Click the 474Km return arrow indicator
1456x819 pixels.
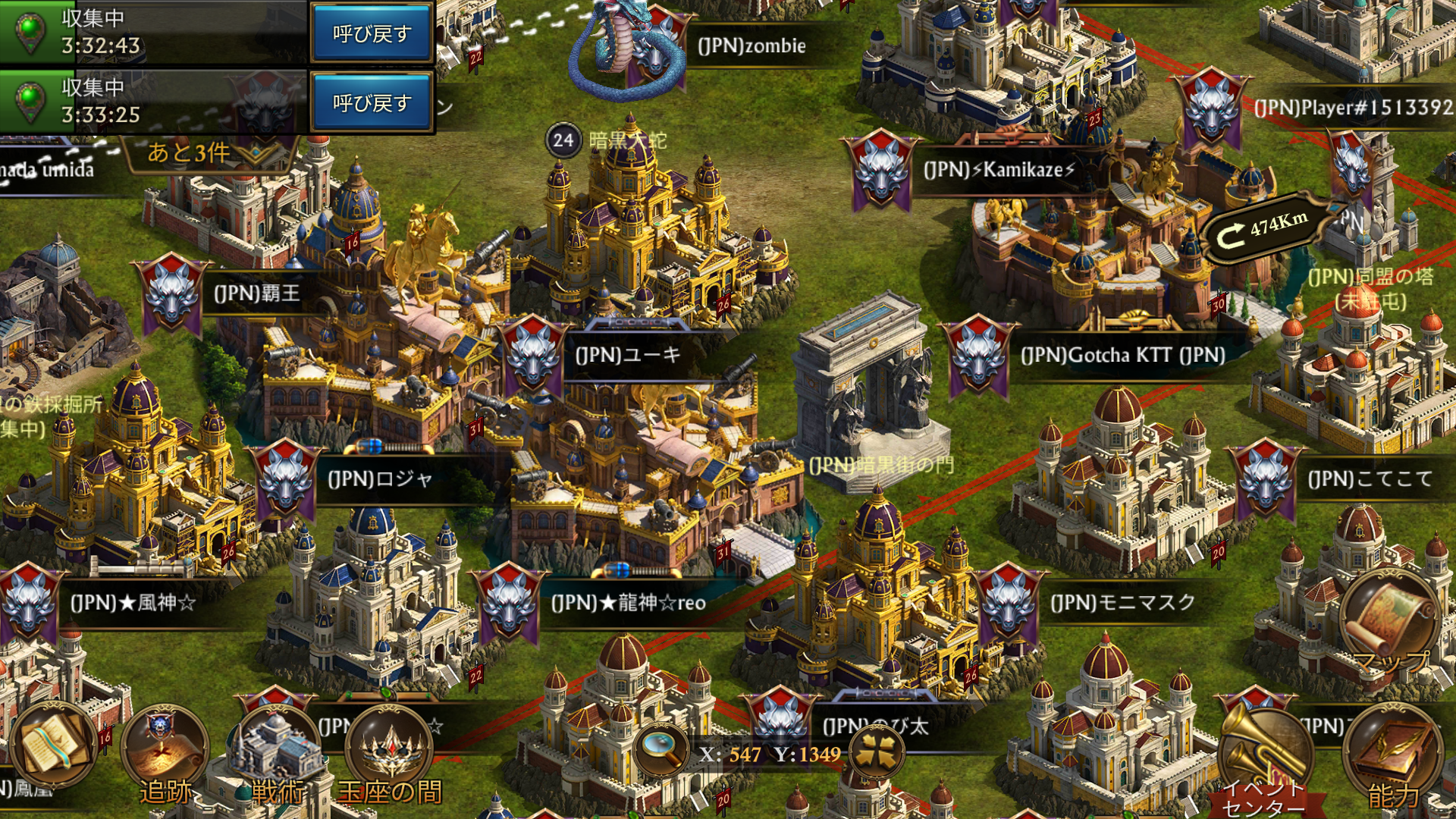(x=1265, y=228)
